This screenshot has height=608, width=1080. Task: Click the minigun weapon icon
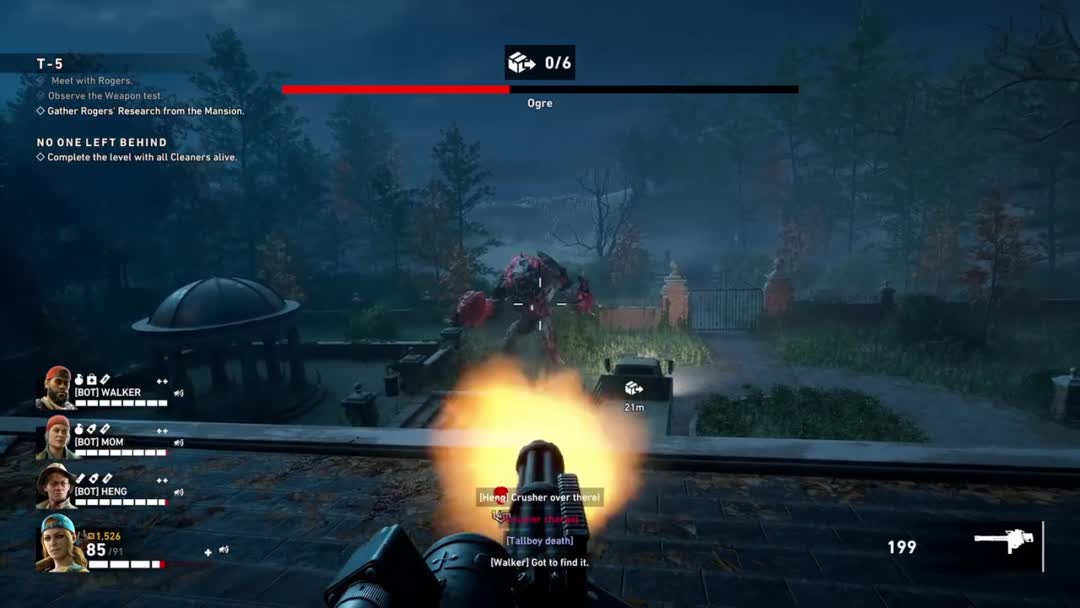[1004, 542]
